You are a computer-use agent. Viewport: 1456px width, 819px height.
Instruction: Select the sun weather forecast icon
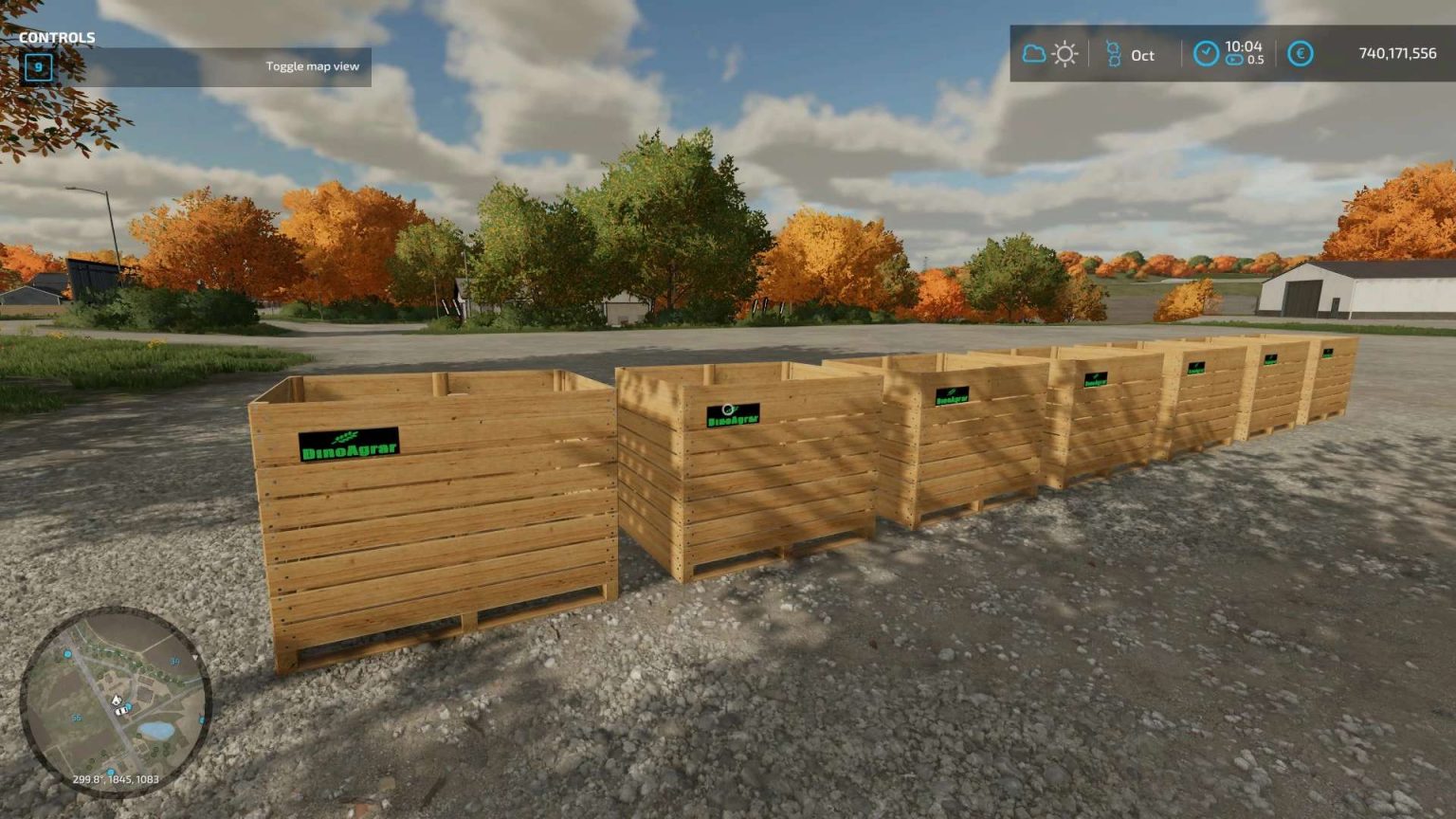[x=1065, y=54]
